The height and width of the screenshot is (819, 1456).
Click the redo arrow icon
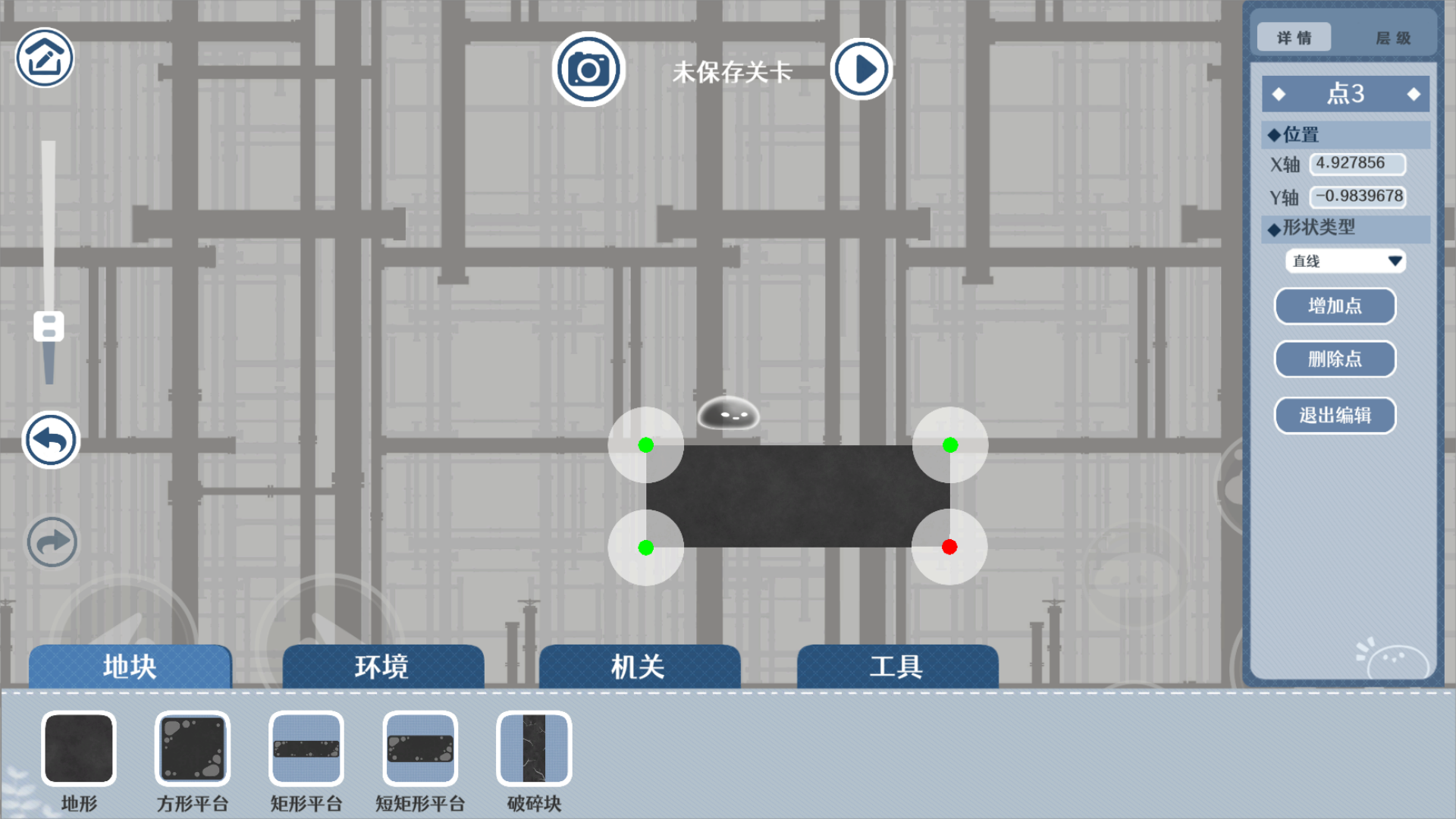[x=51, y=541]
